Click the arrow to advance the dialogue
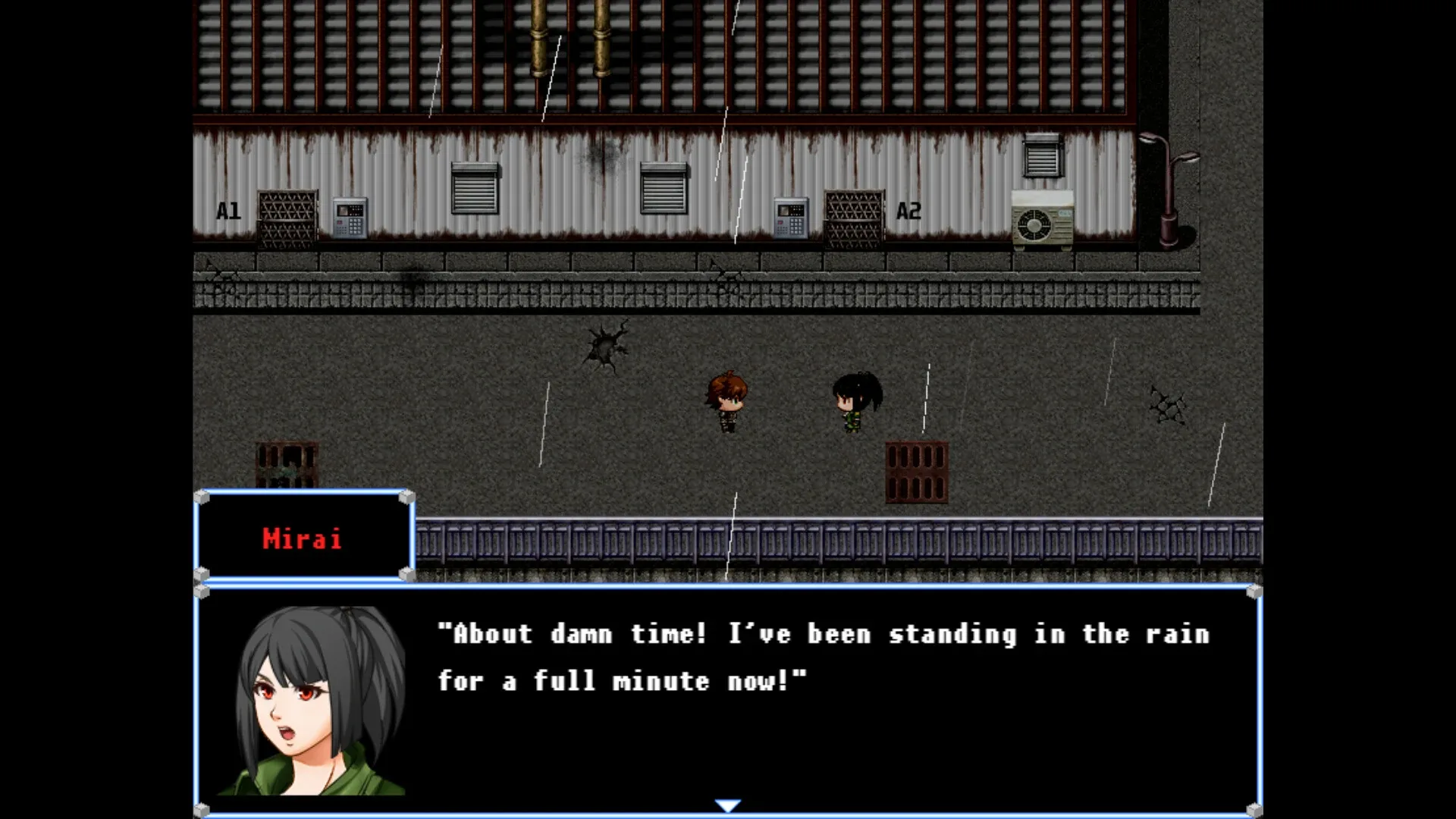This screenshot has height=819, width=1456. pyautogui.click(x=726, y=805)
